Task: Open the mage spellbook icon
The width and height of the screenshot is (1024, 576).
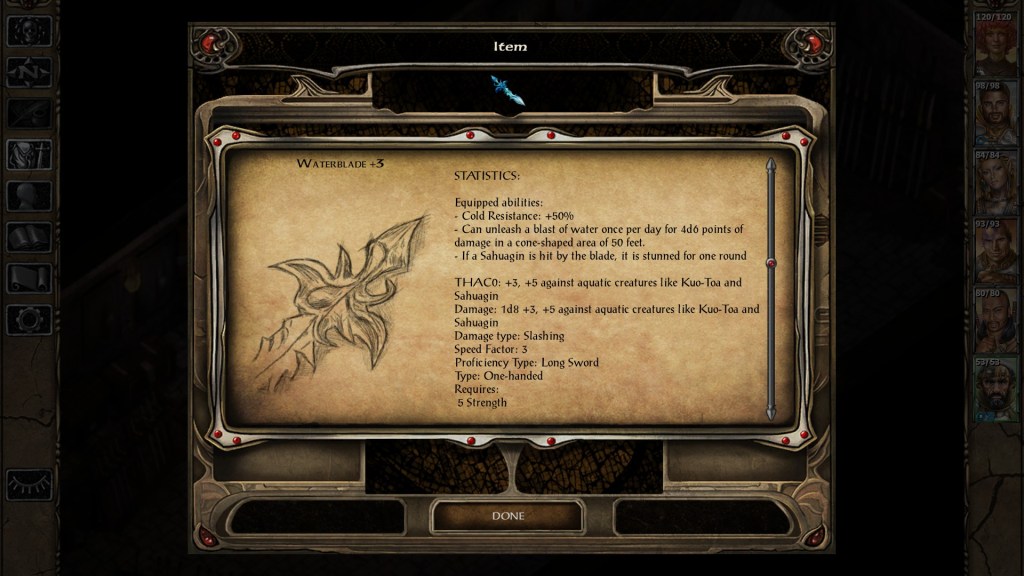Action: 29,237
